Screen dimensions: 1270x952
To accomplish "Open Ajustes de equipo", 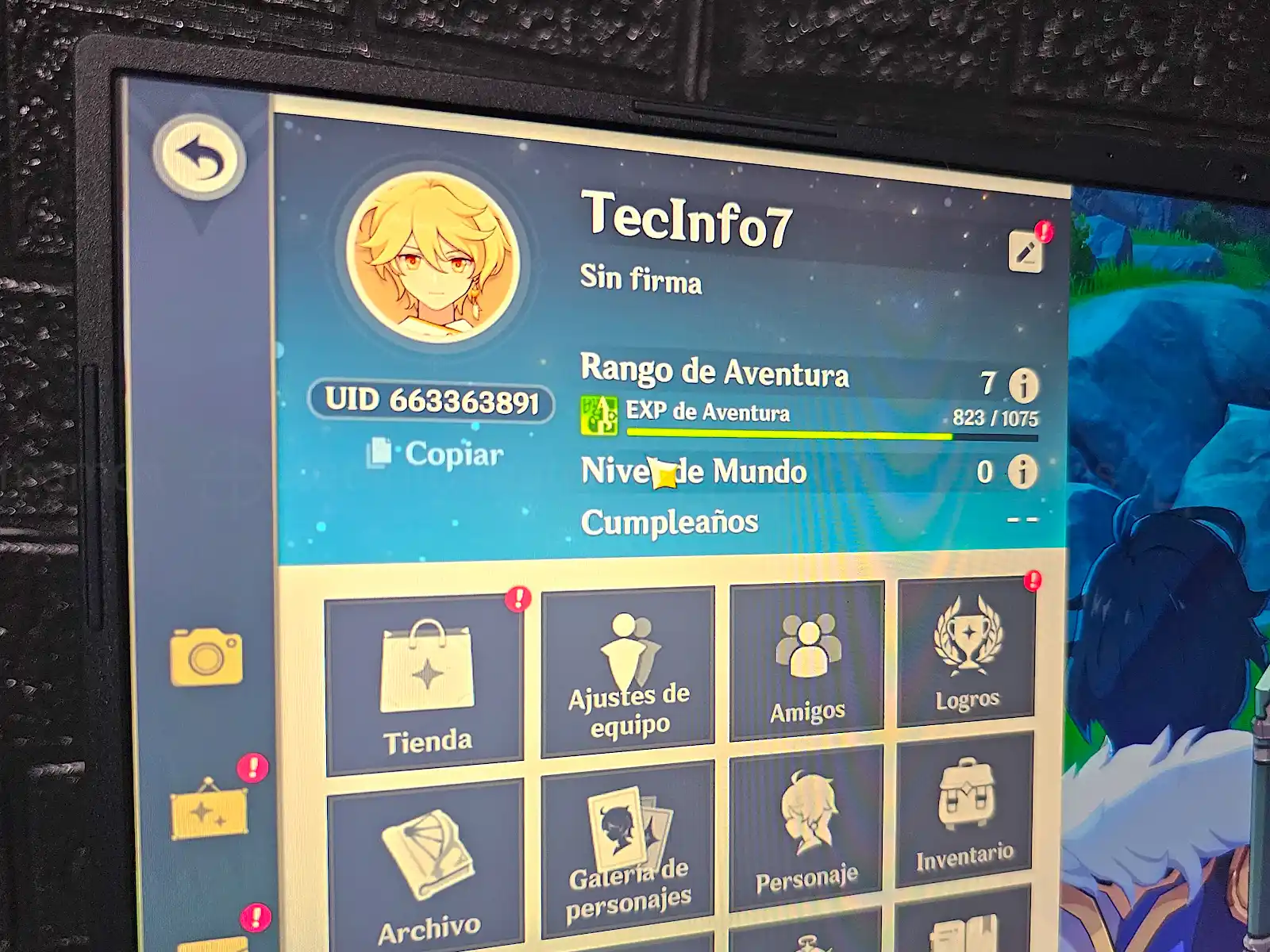I will click(628, 672).
